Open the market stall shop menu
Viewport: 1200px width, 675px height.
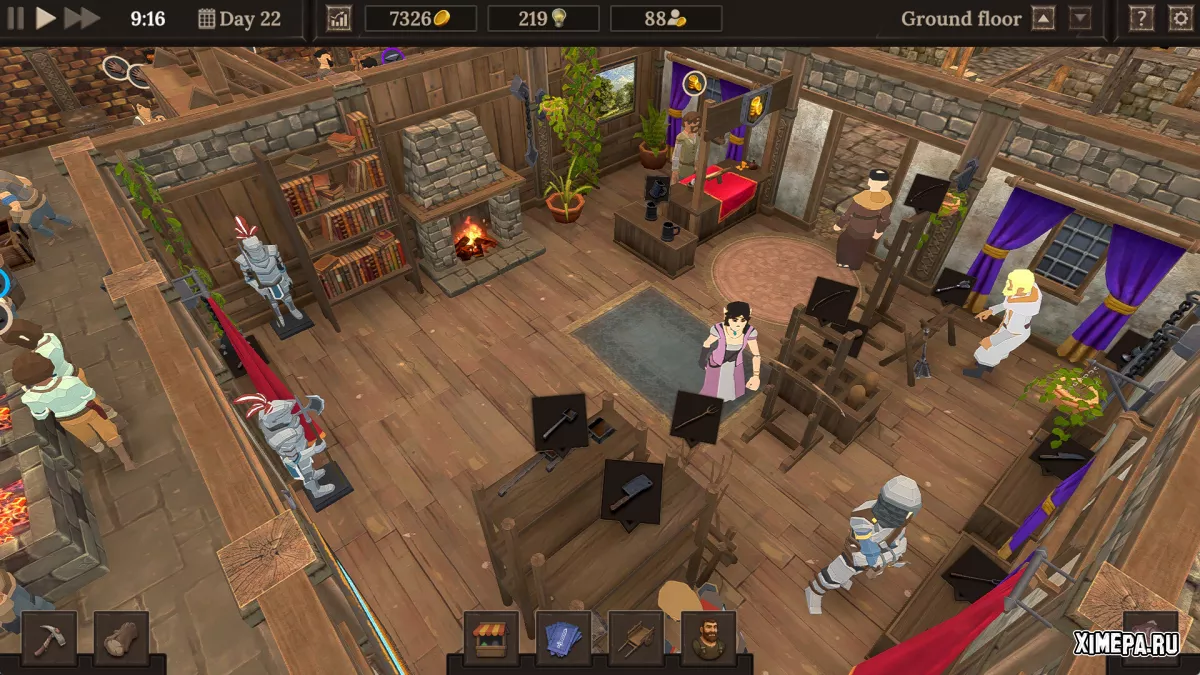pos(491,638)
